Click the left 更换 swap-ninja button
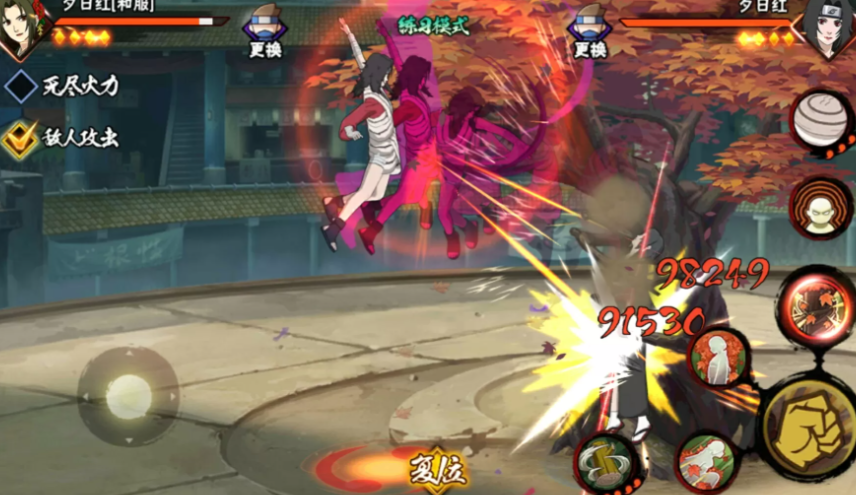Image resolution: width=856 pixels, height=495 pixels. tap(264, 34)
